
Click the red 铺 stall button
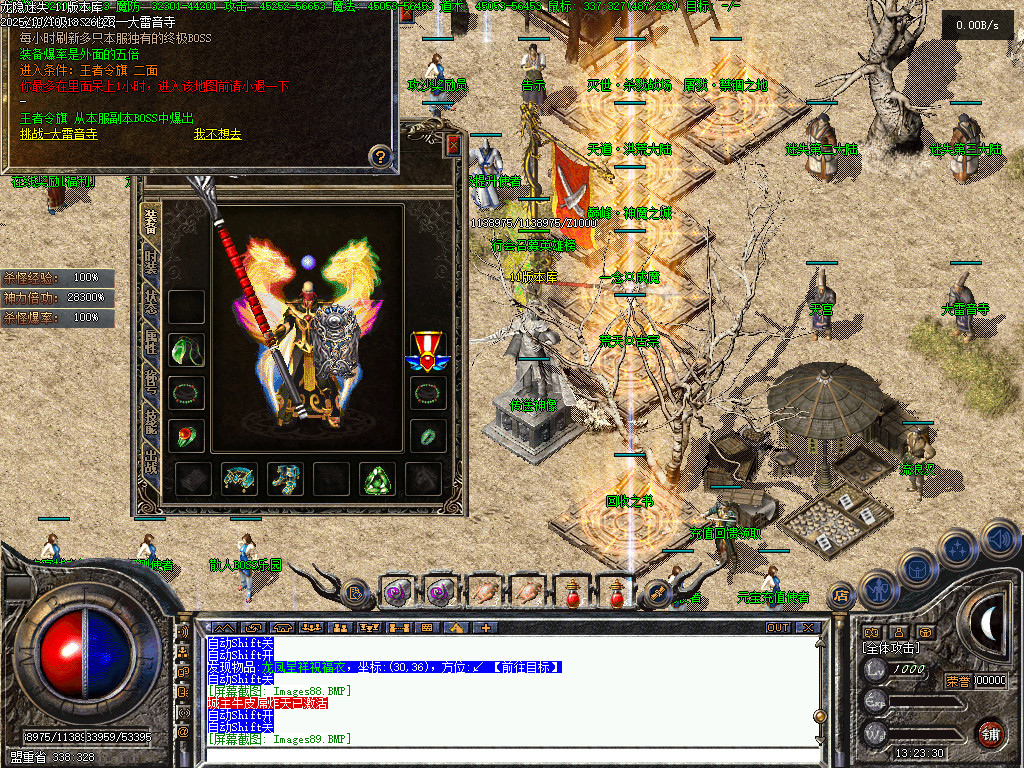989,733
